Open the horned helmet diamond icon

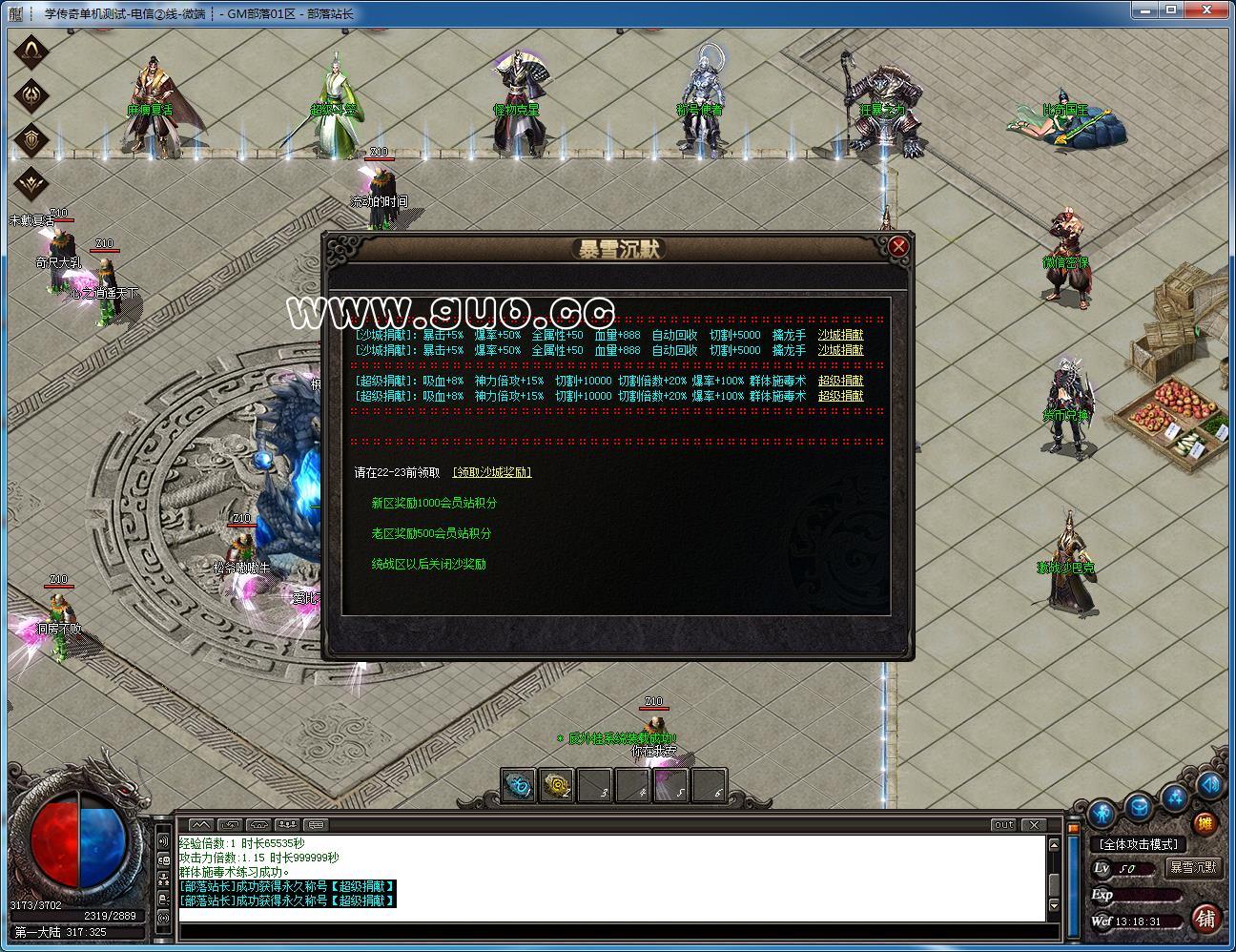[32, 52]
